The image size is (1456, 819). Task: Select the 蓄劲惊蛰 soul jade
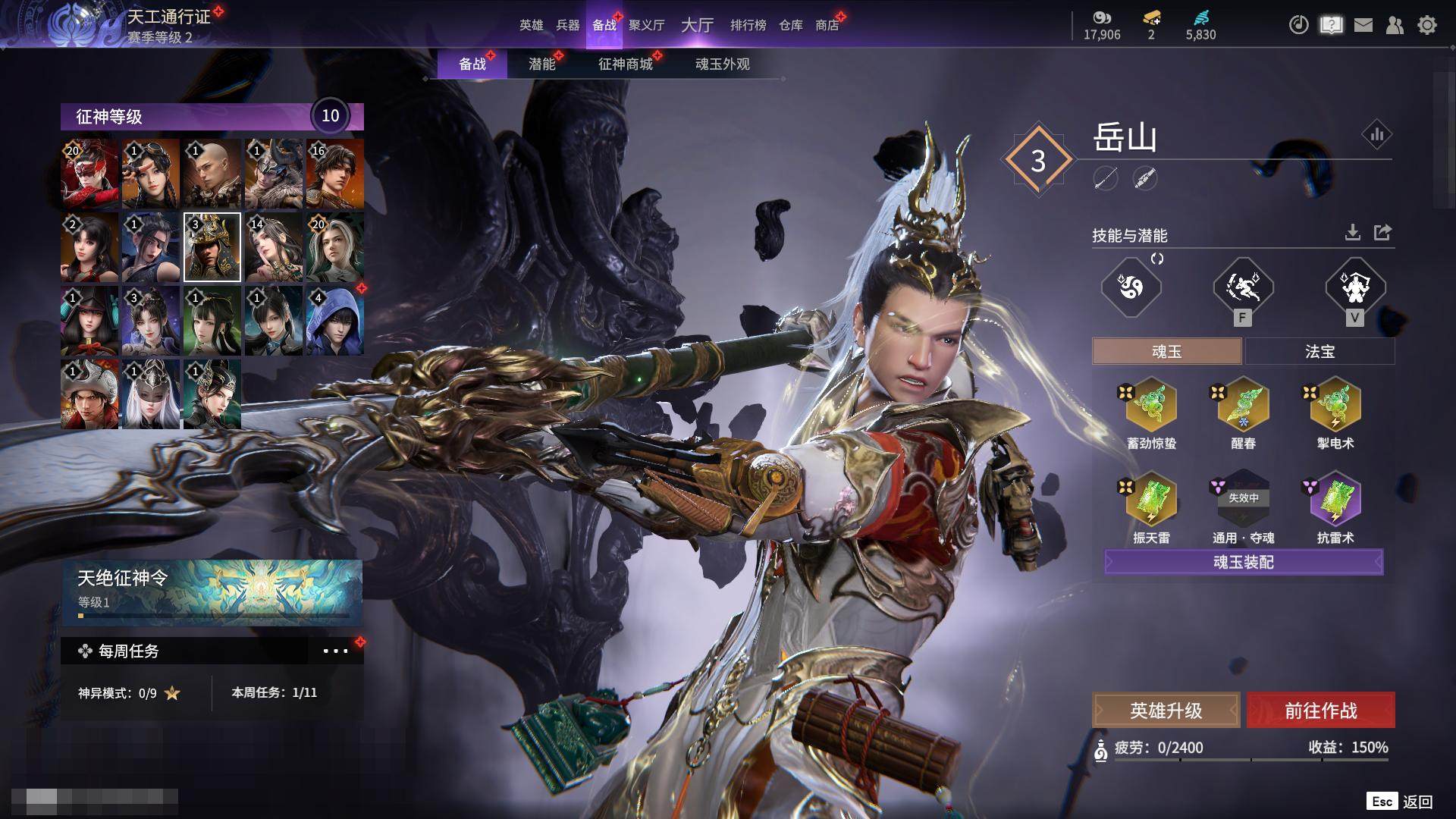pyautogui.click(x=1151, y=406)
